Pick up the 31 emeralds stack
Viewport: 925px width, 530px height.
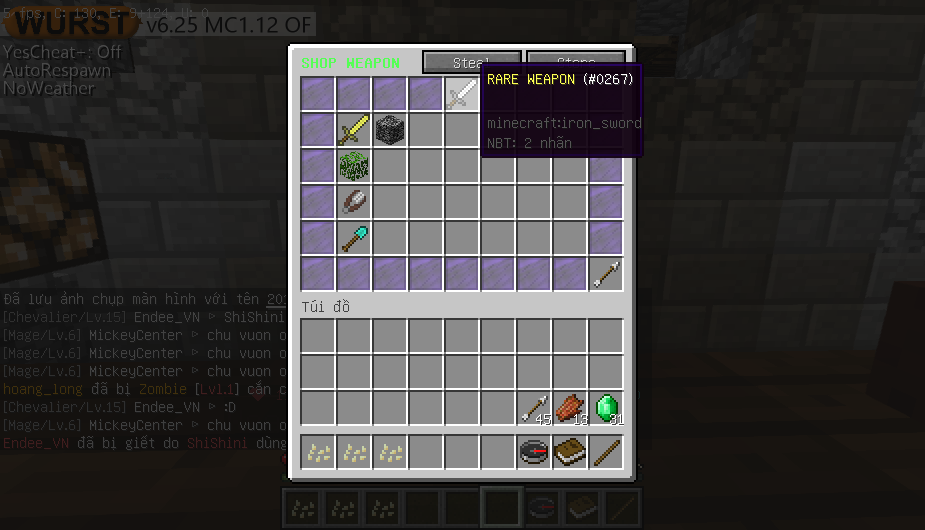pyautogui.click(x=606, y=408)
